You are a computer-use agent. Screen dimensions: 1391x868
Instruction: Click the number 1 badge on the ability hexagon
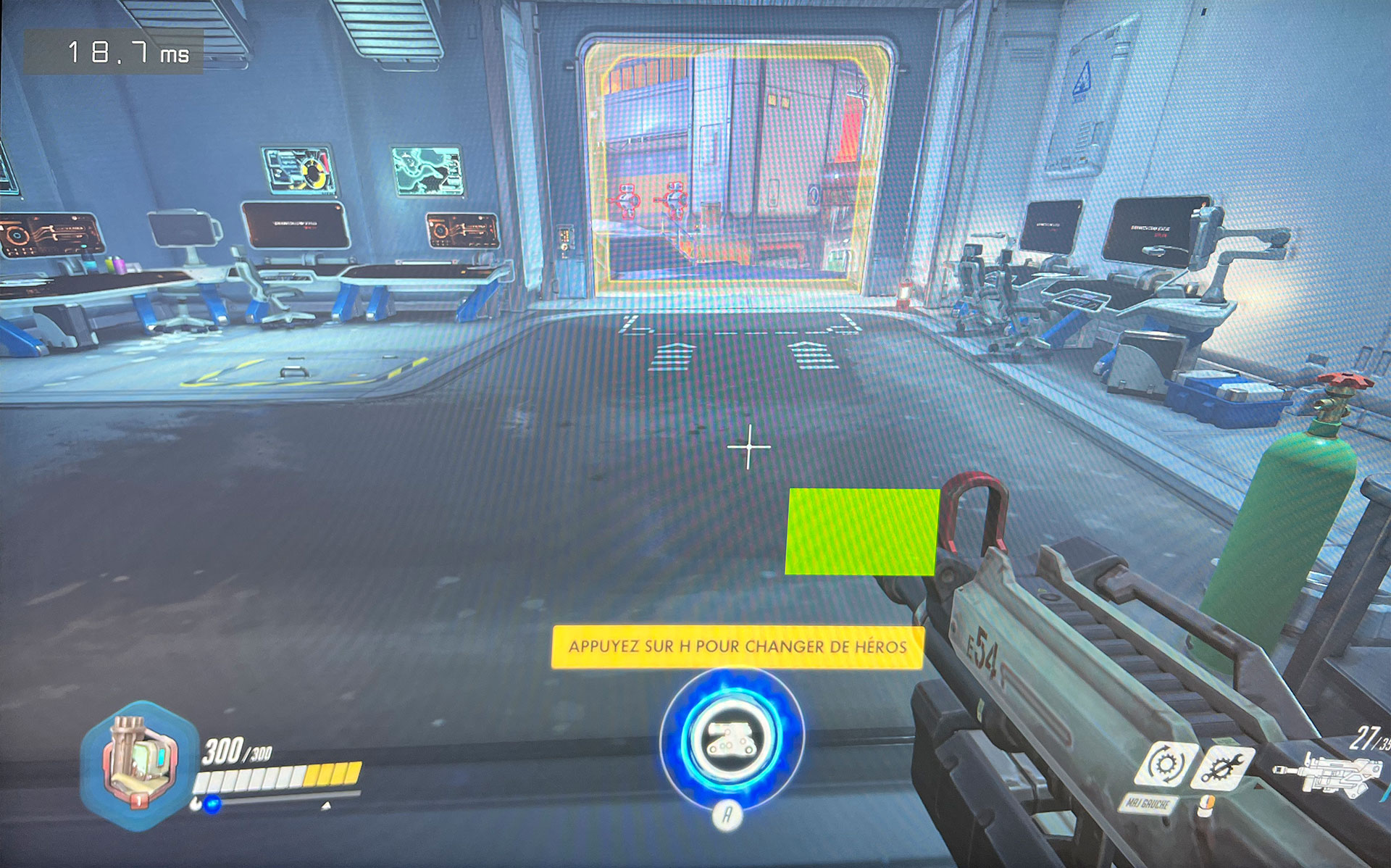click(138, 801)
